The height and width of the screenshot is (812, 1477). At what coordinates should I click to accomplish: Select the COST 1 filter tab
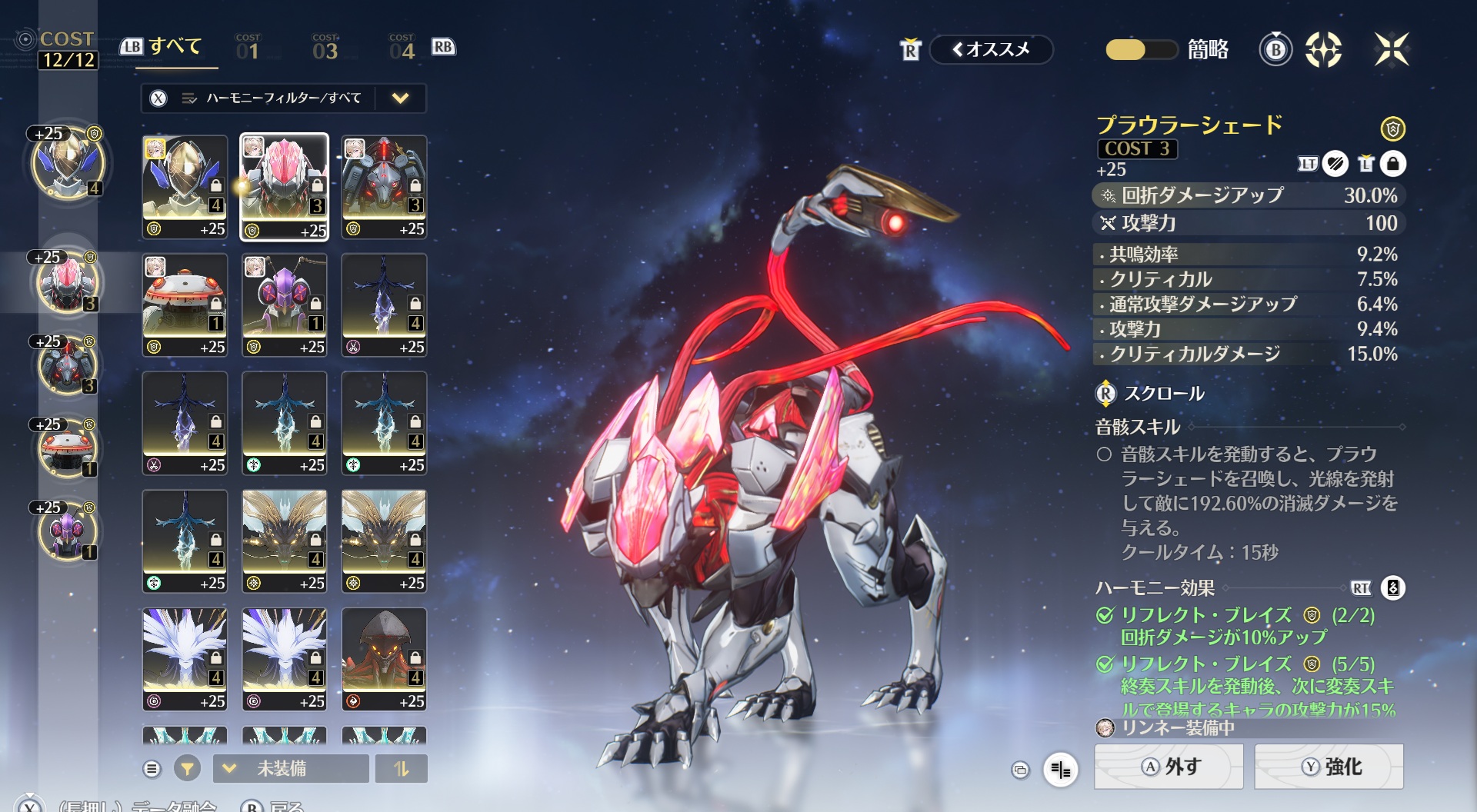pos(248,48)
